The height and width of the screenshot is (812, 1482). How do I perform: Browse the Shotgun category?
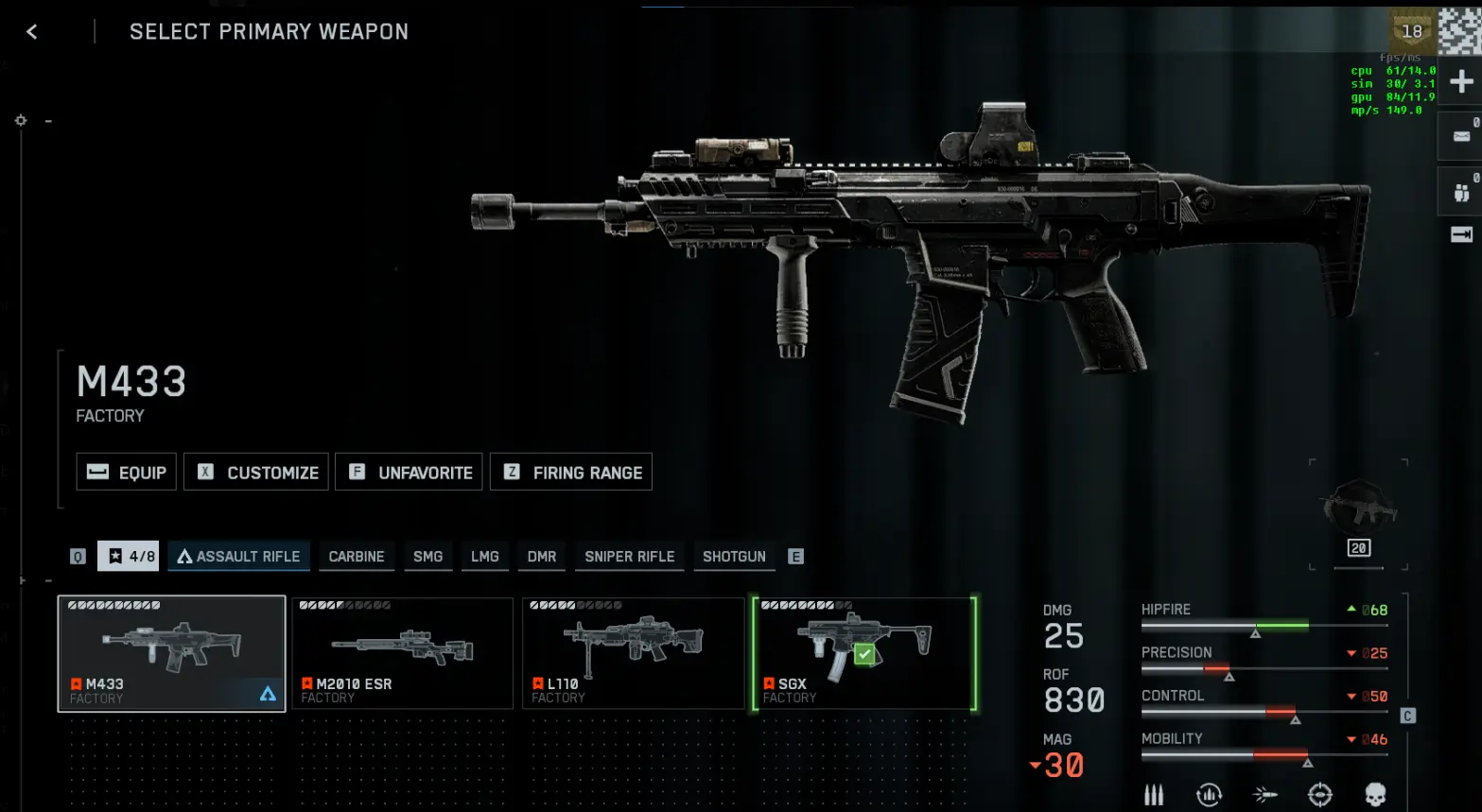click(734, 556)
